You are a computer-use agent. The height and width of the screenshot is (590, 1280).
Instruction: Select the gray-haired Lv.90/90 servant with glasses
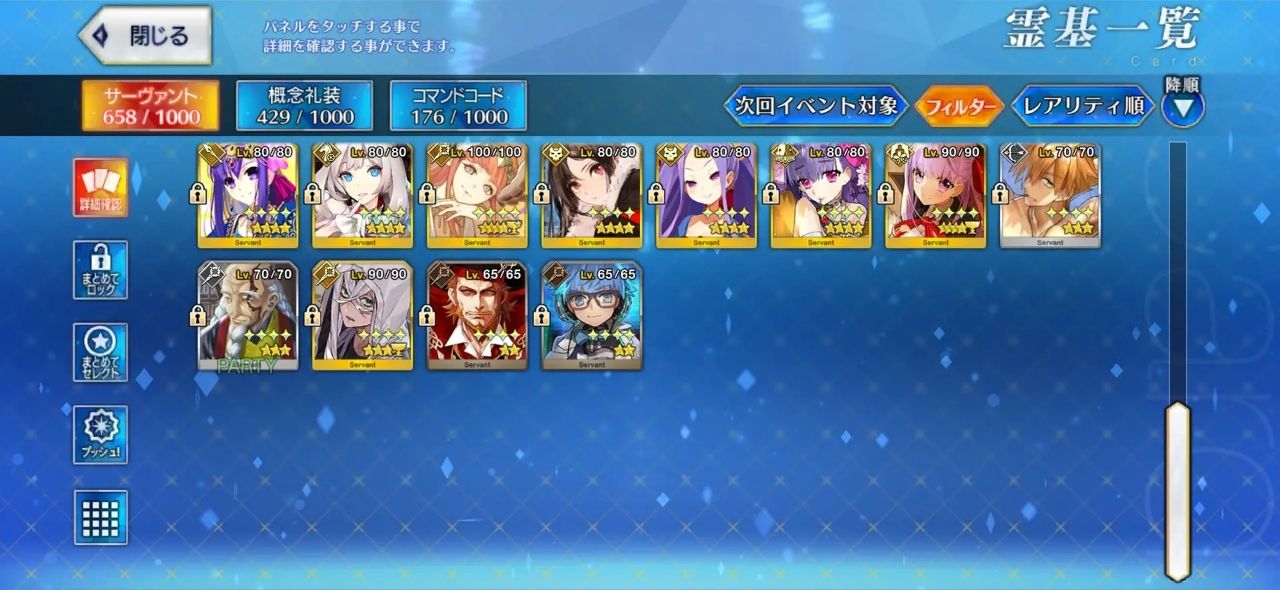click(362, 316)
